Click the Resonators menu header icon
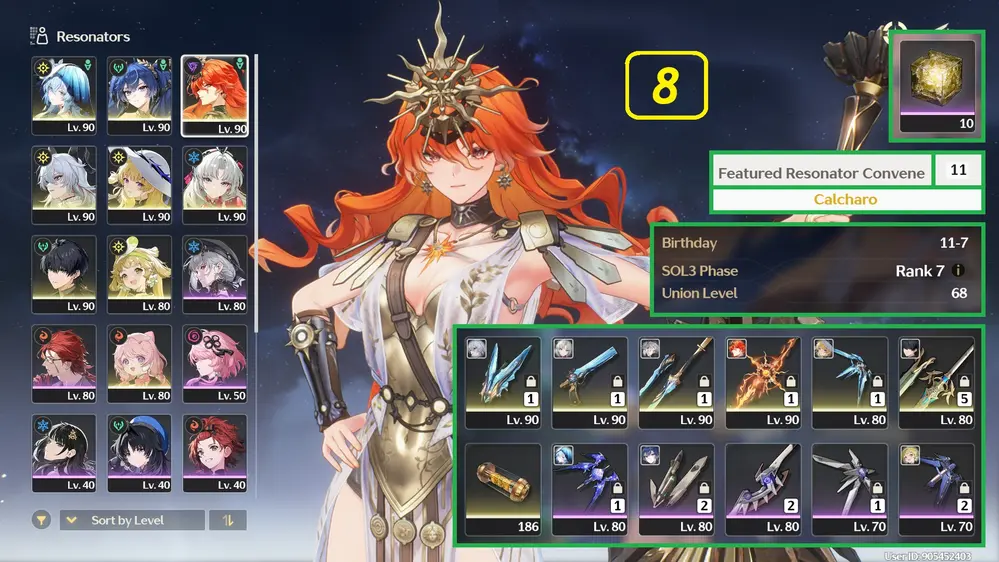This screenshot has height=562, width=999. [x=40, y=37]
